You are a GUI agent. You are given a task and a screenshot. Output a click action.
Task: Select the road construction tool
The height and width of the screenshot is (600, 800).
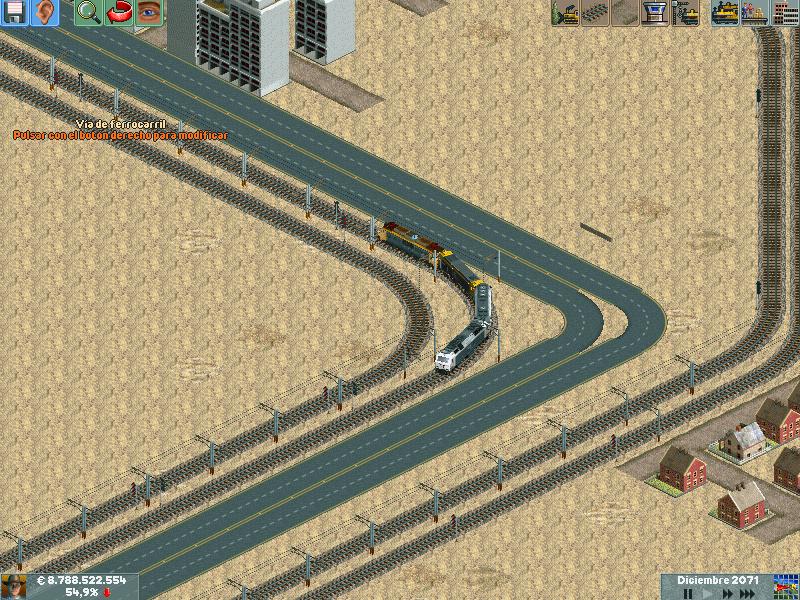pos(626,12)
